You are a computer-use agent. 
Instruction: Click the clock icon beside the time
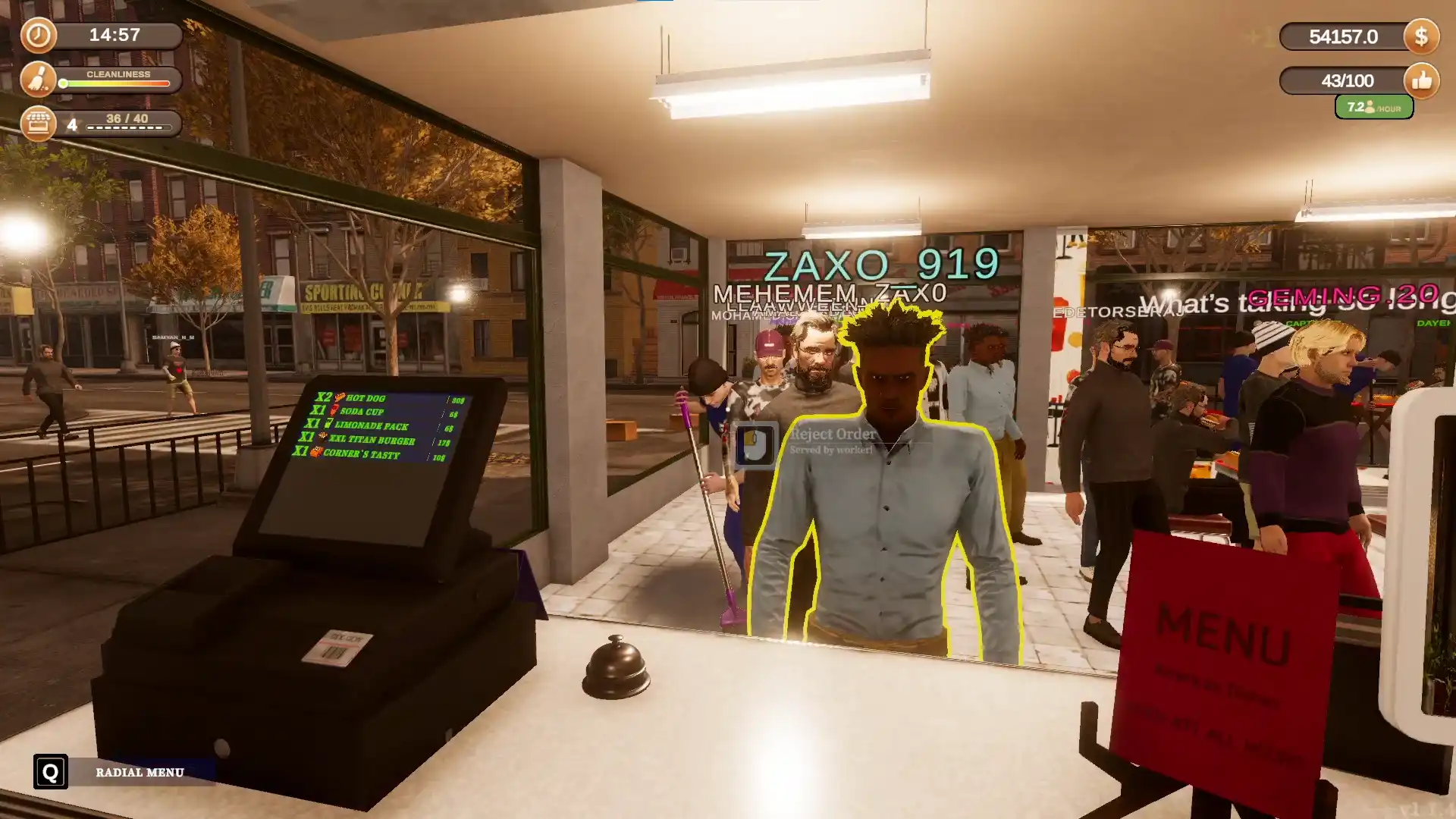pyautogui.click(x=38, y=36)
